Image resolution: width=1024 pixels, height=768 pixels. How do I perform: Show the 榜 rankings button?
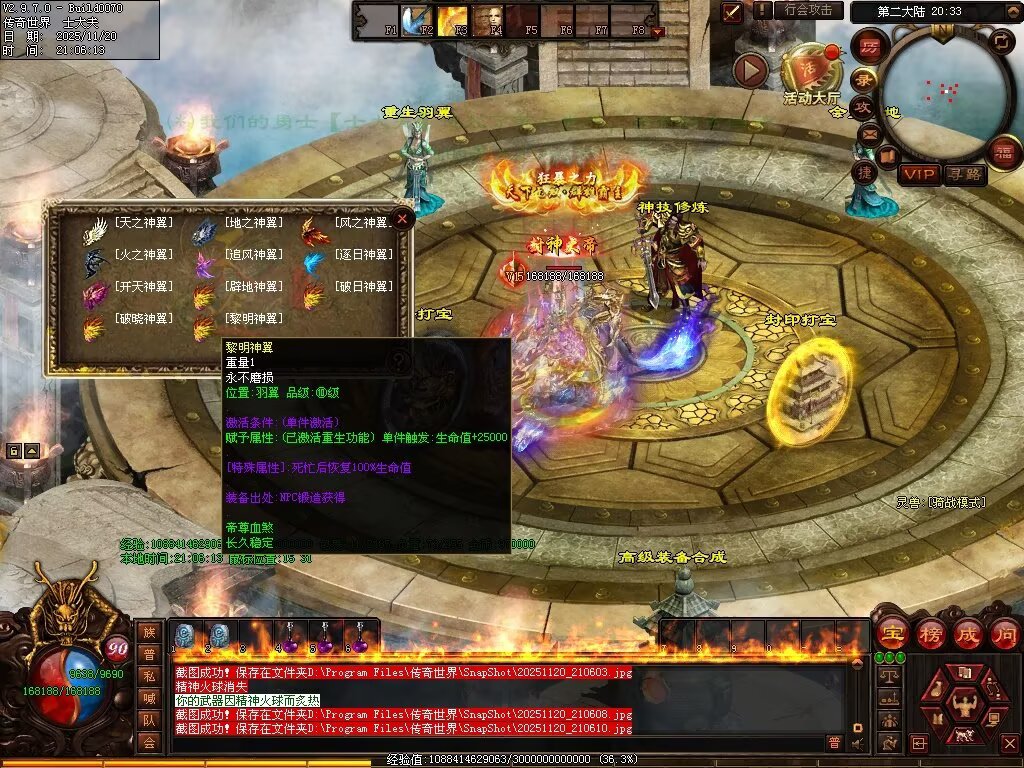[930, 633]
